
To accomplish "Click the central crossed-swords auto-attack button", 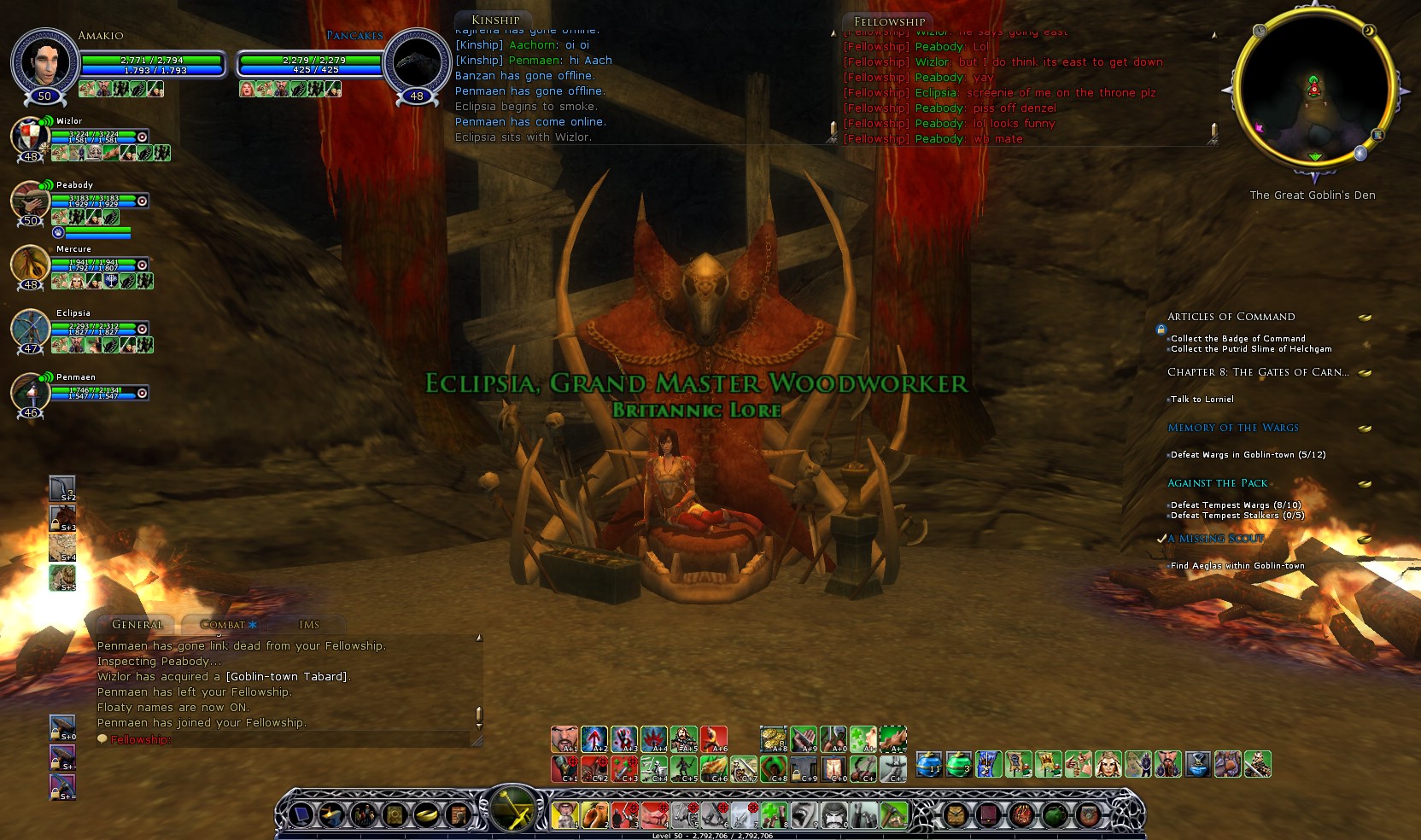I will pos(512,808).
